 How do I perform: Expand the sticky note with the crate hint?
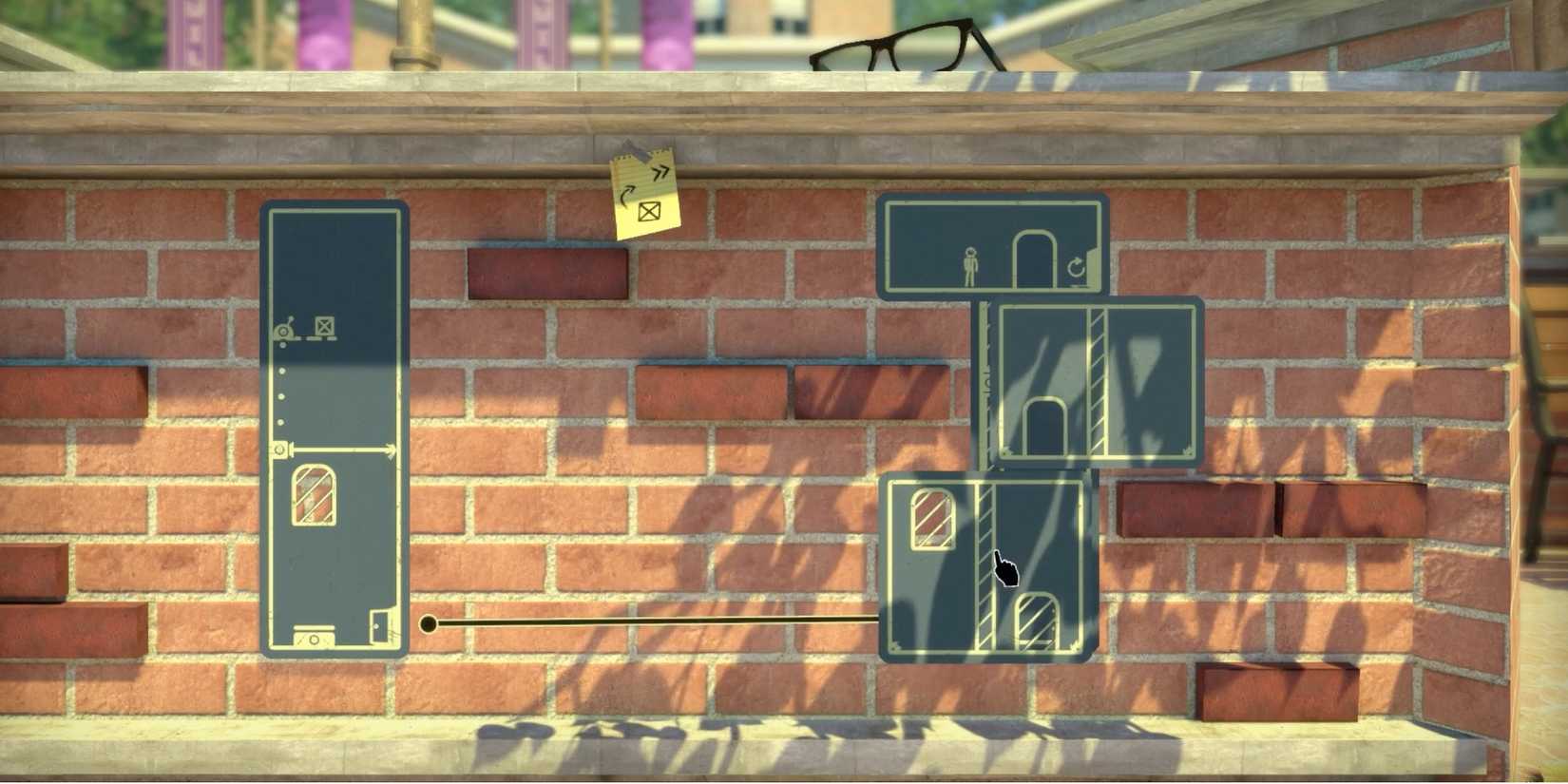pyautogui.click(x=644, y=190)
